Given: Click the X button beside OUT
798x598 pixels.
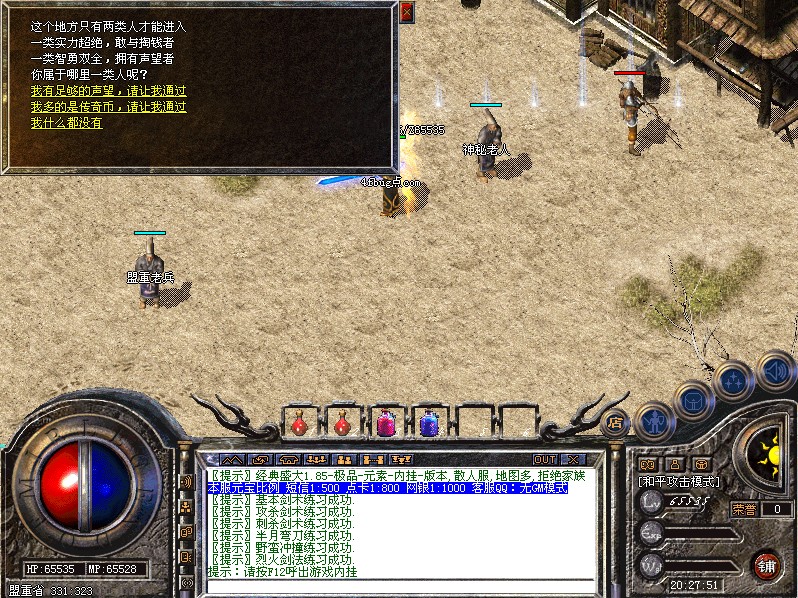Looking at the screenshot, I should click(574, 460).
